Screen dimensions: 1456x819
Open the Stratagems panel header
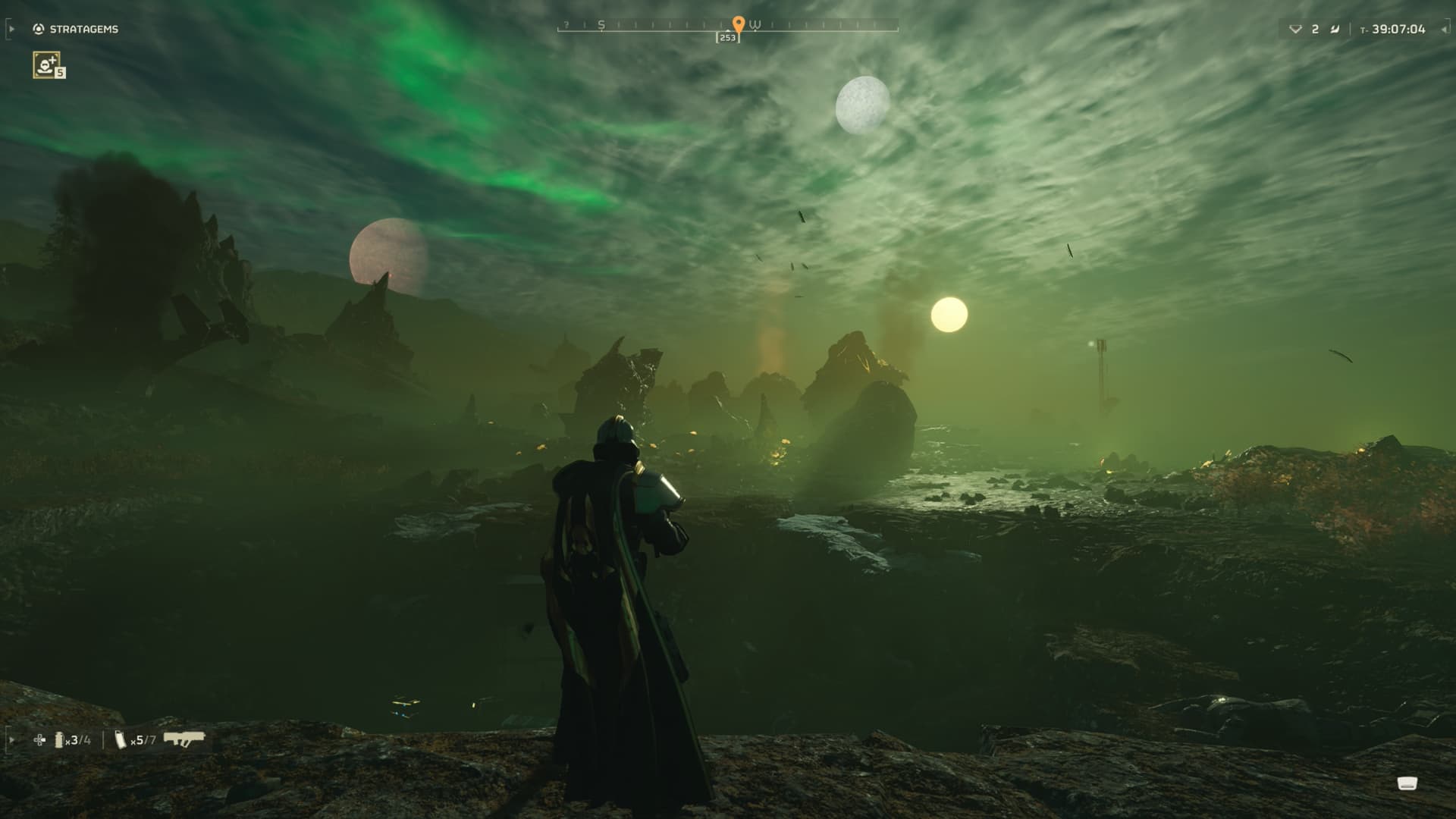point(76,29)
